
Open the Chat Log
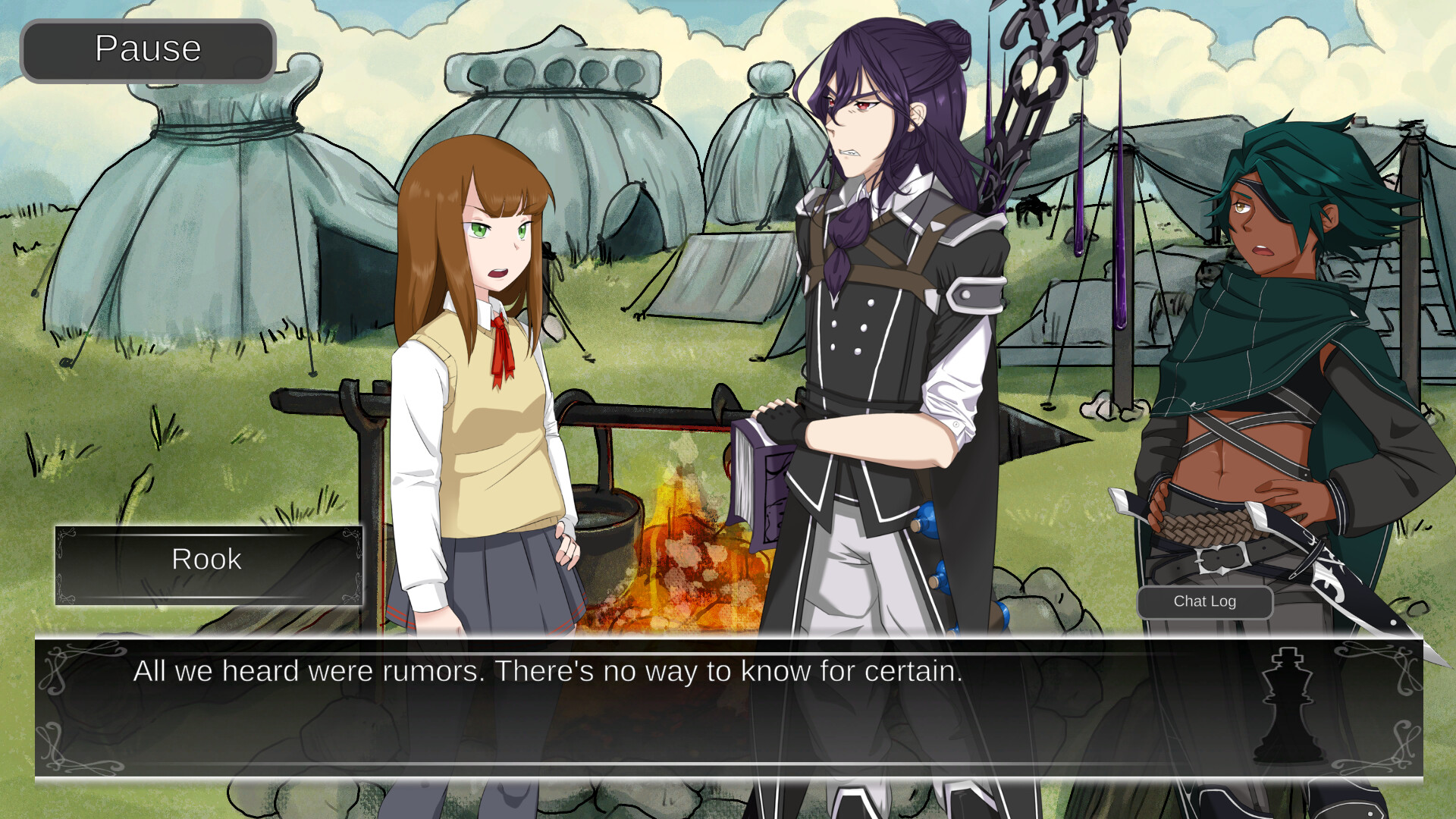(x=1204, y=601)
